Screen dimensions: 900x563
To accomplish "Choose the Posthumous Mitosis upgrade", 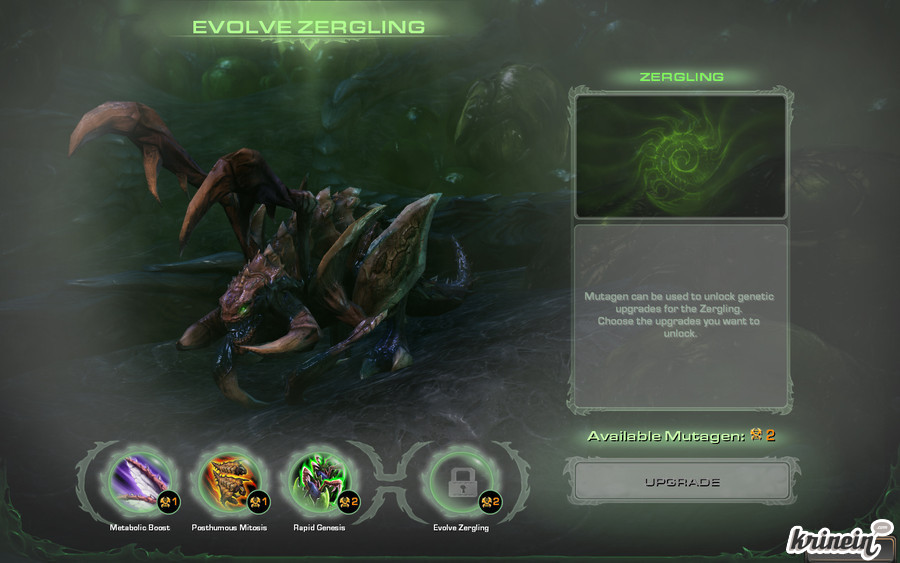I will point(229,483).
